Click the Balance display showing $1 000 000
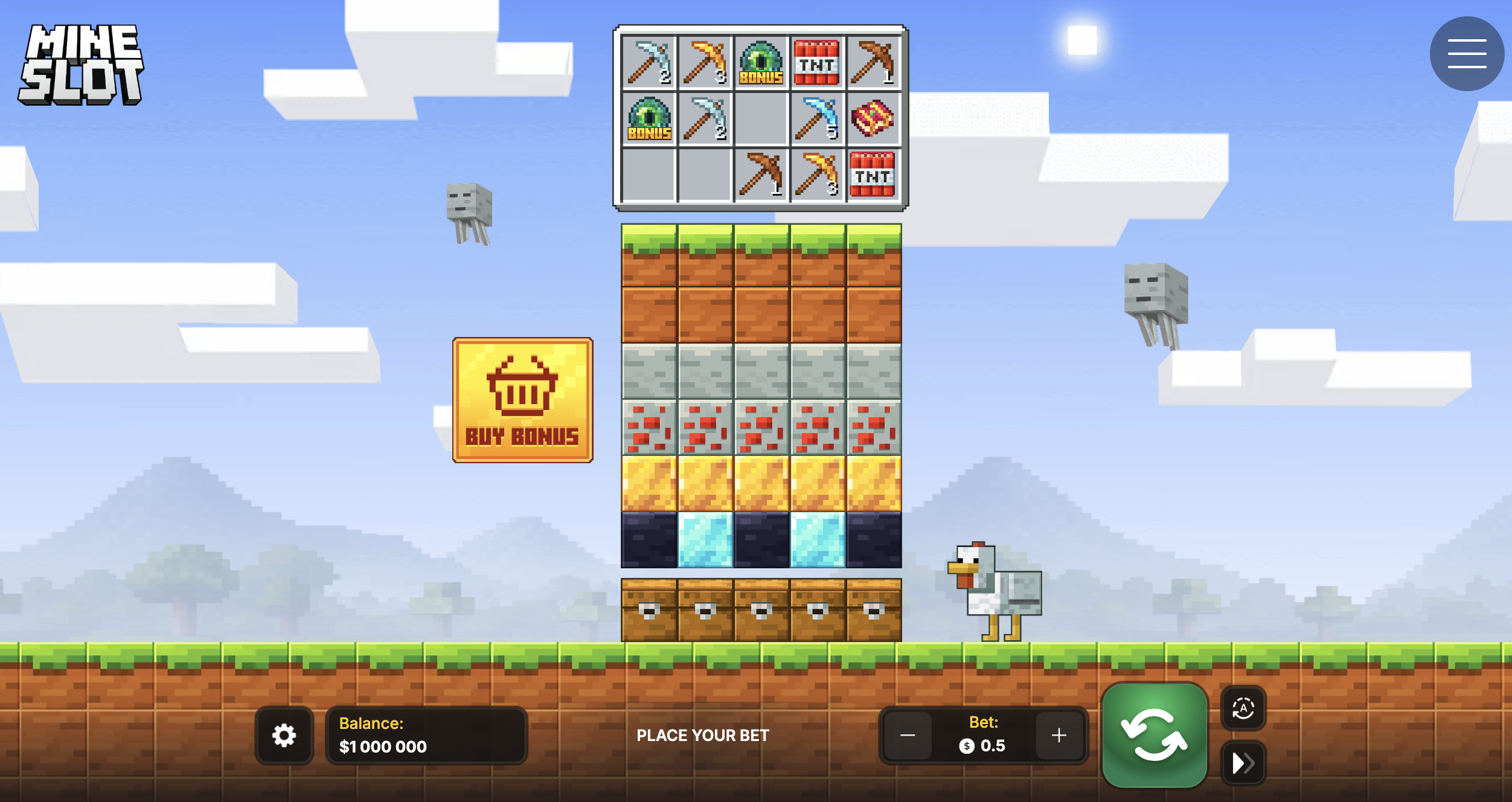 point(426,736)
